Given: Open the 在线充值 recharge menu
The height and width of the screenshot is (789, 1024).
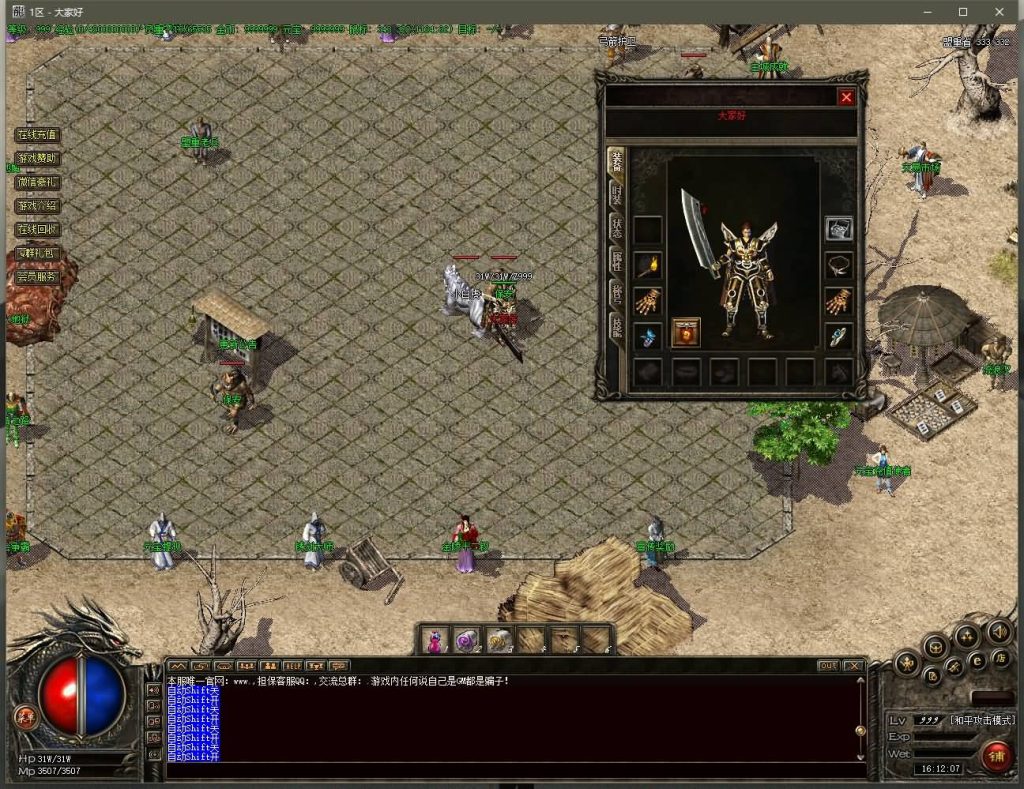Looking at the screenshot, I should [x=37, y=135].
